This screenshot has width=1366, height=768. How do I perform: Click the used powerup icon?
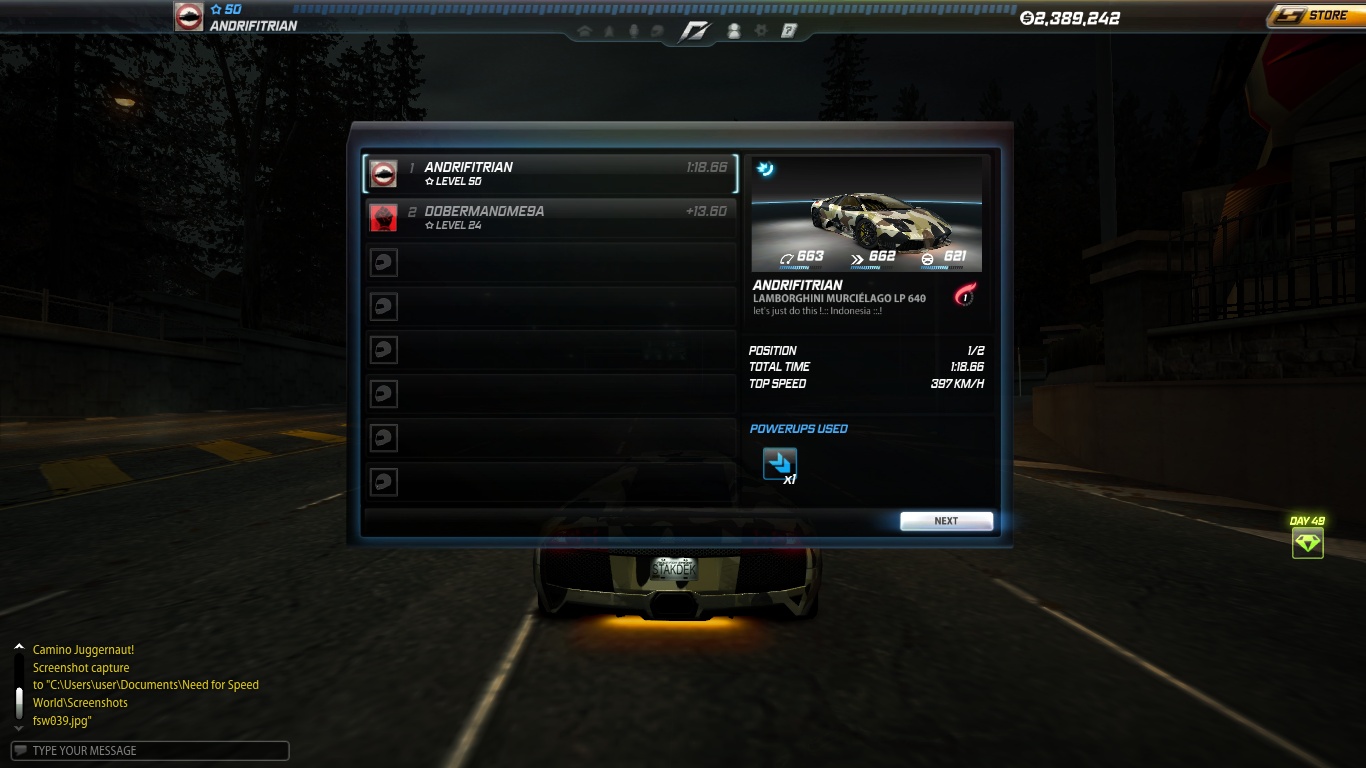pos(780,464)
